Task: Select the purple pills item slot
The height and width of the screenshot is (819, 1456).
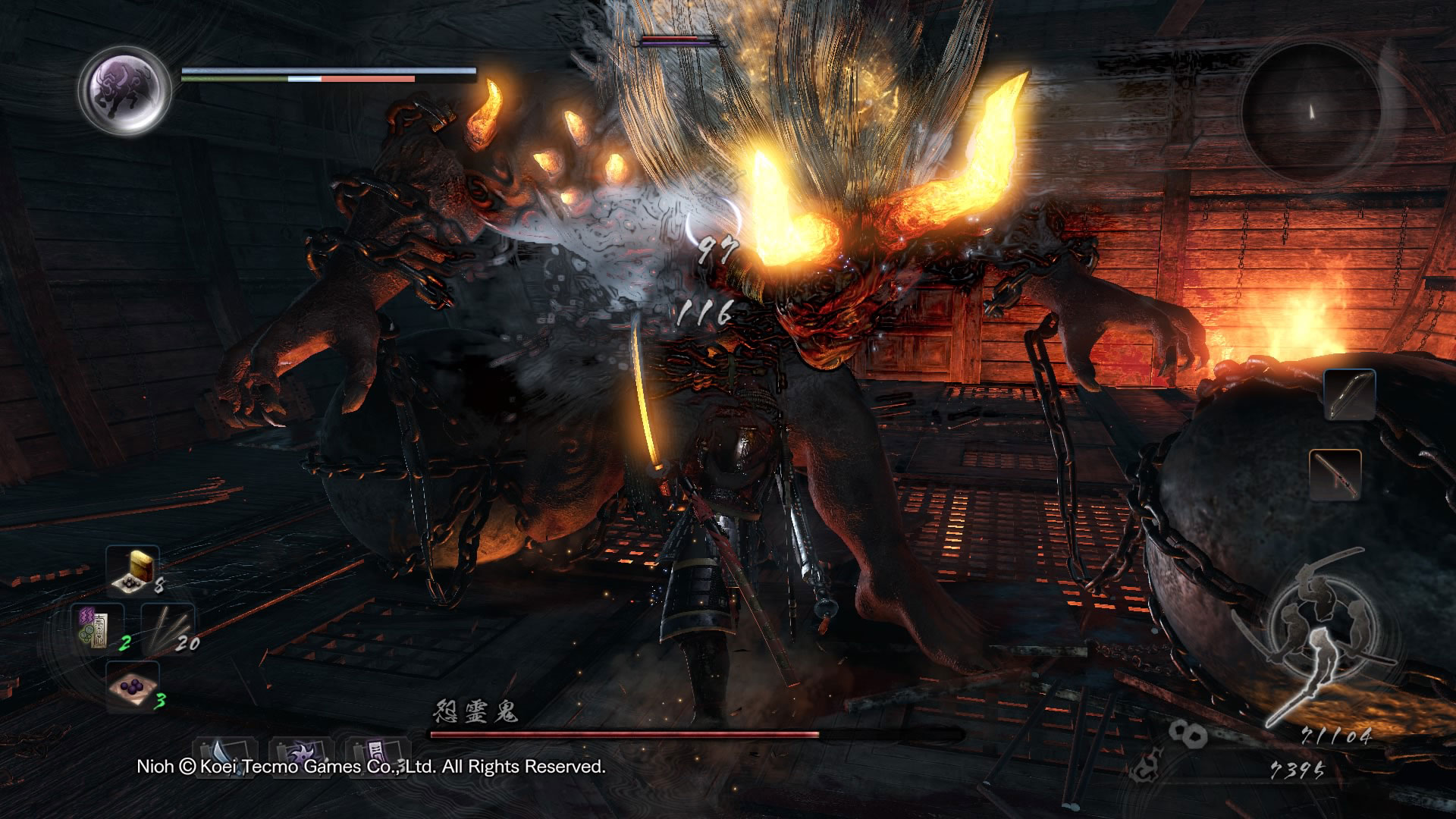Action: (132, 686)
